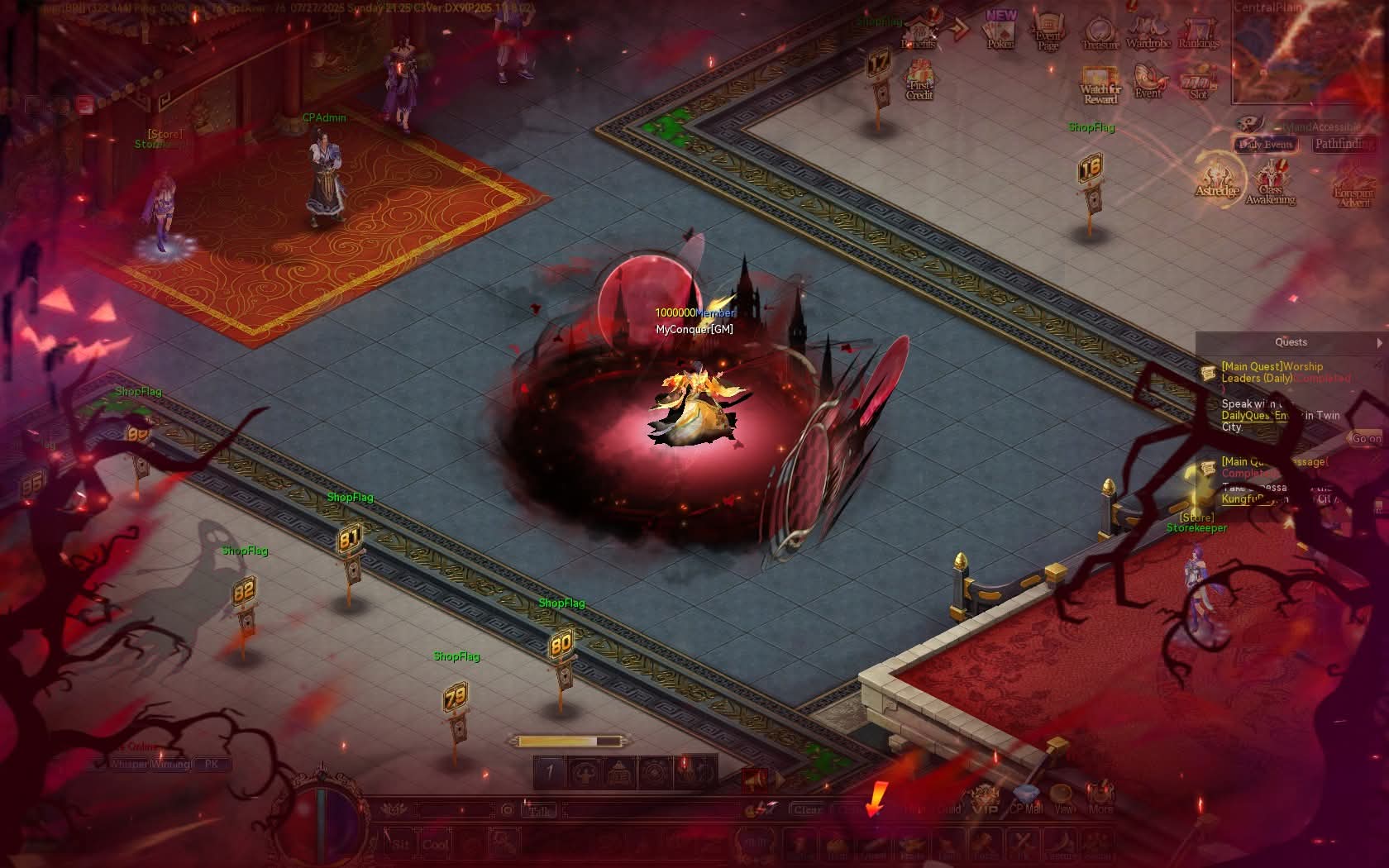Claim the First Credit gift icon

pyautogui.click(x=919, y=81)
